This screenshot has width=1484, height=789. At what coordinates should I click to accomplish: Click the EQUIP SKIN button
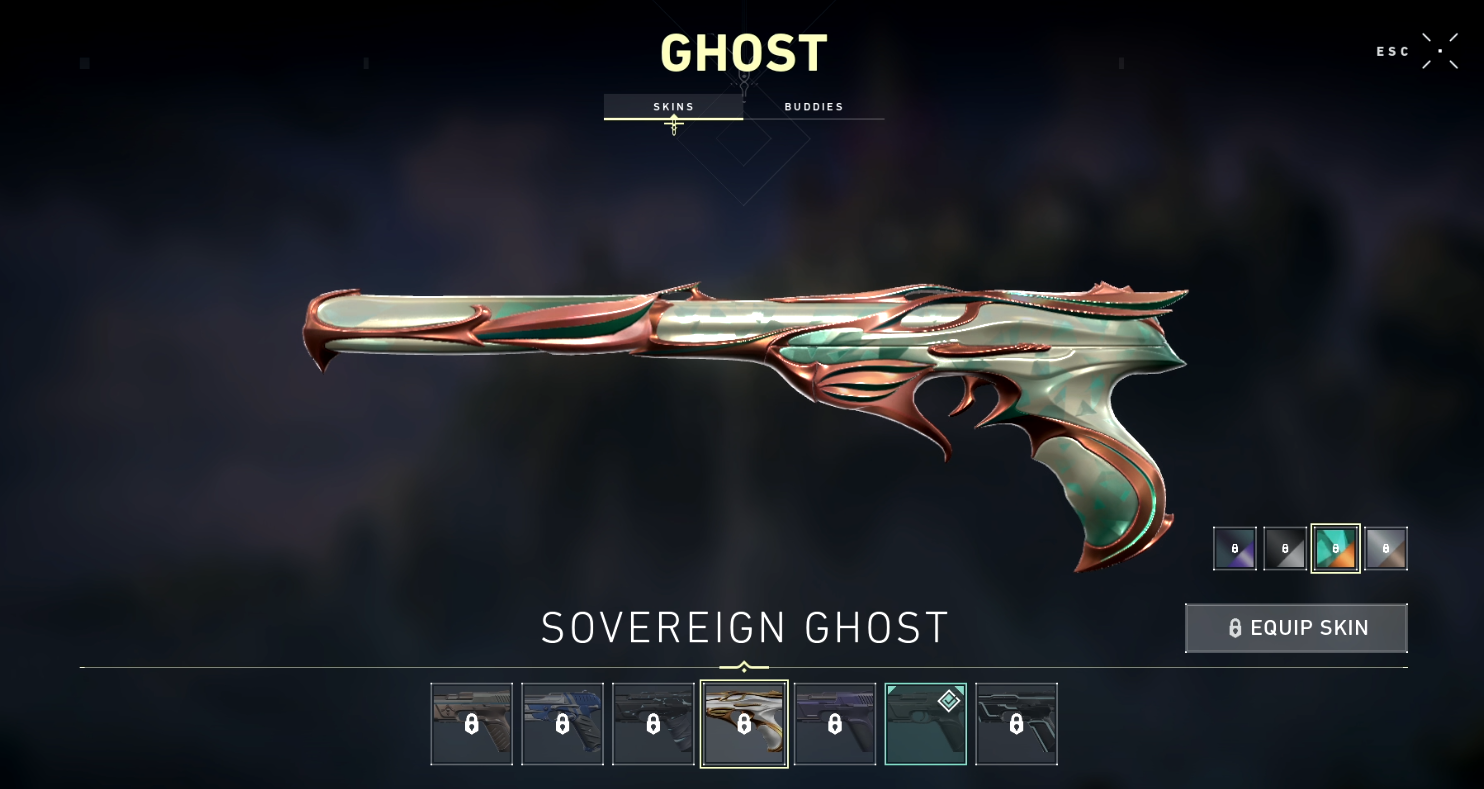pos(1296,628)
